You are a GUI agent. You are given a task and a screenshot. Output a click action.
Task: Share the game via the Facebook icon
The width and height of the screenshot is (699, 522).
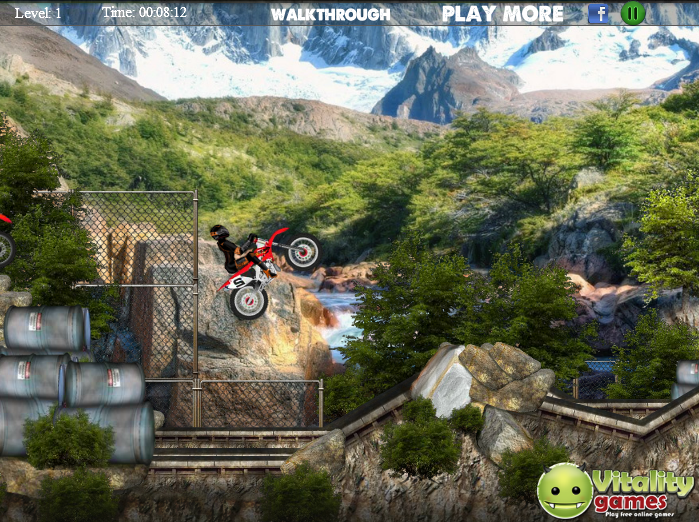[598, 13]
